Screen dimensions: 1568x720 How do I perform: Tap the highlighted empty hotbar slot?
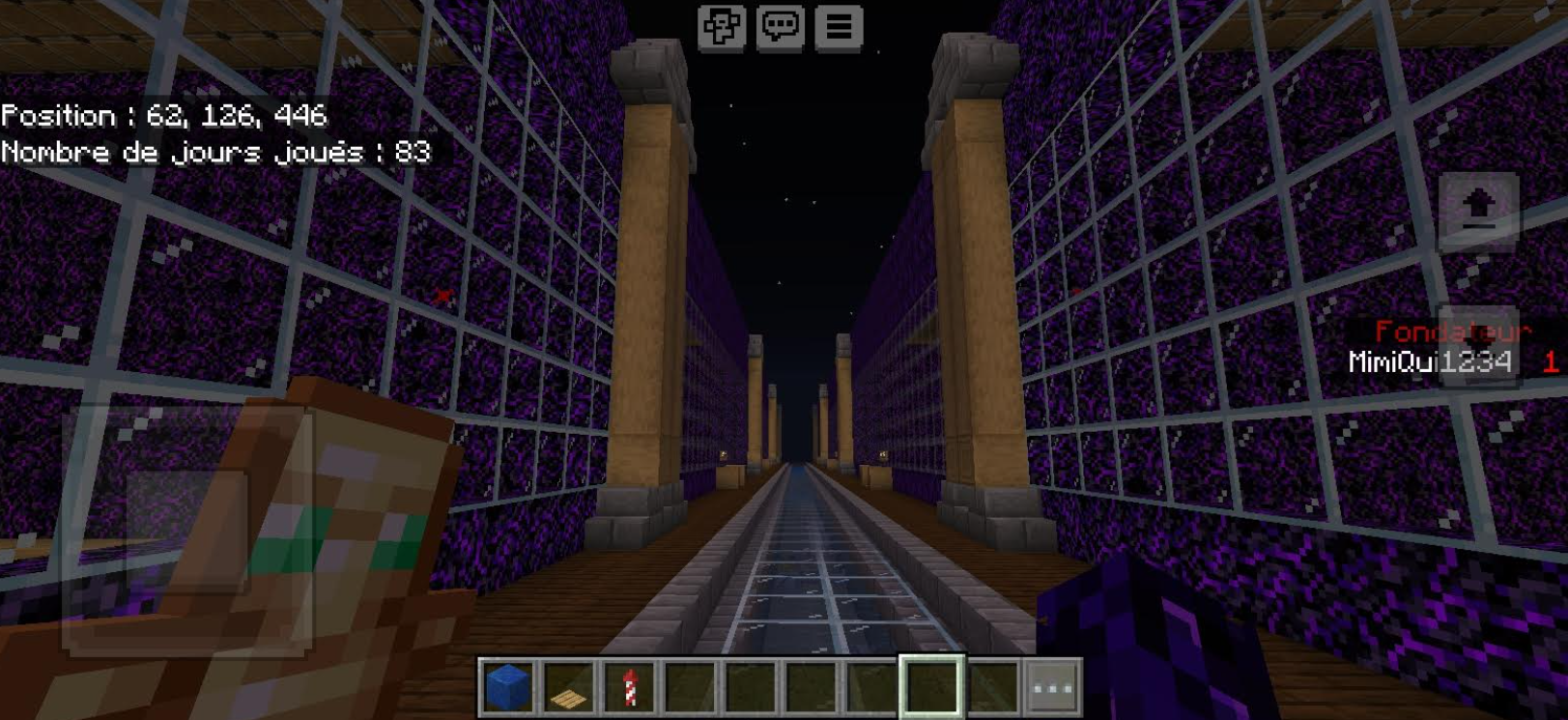[x=931, y=687]
